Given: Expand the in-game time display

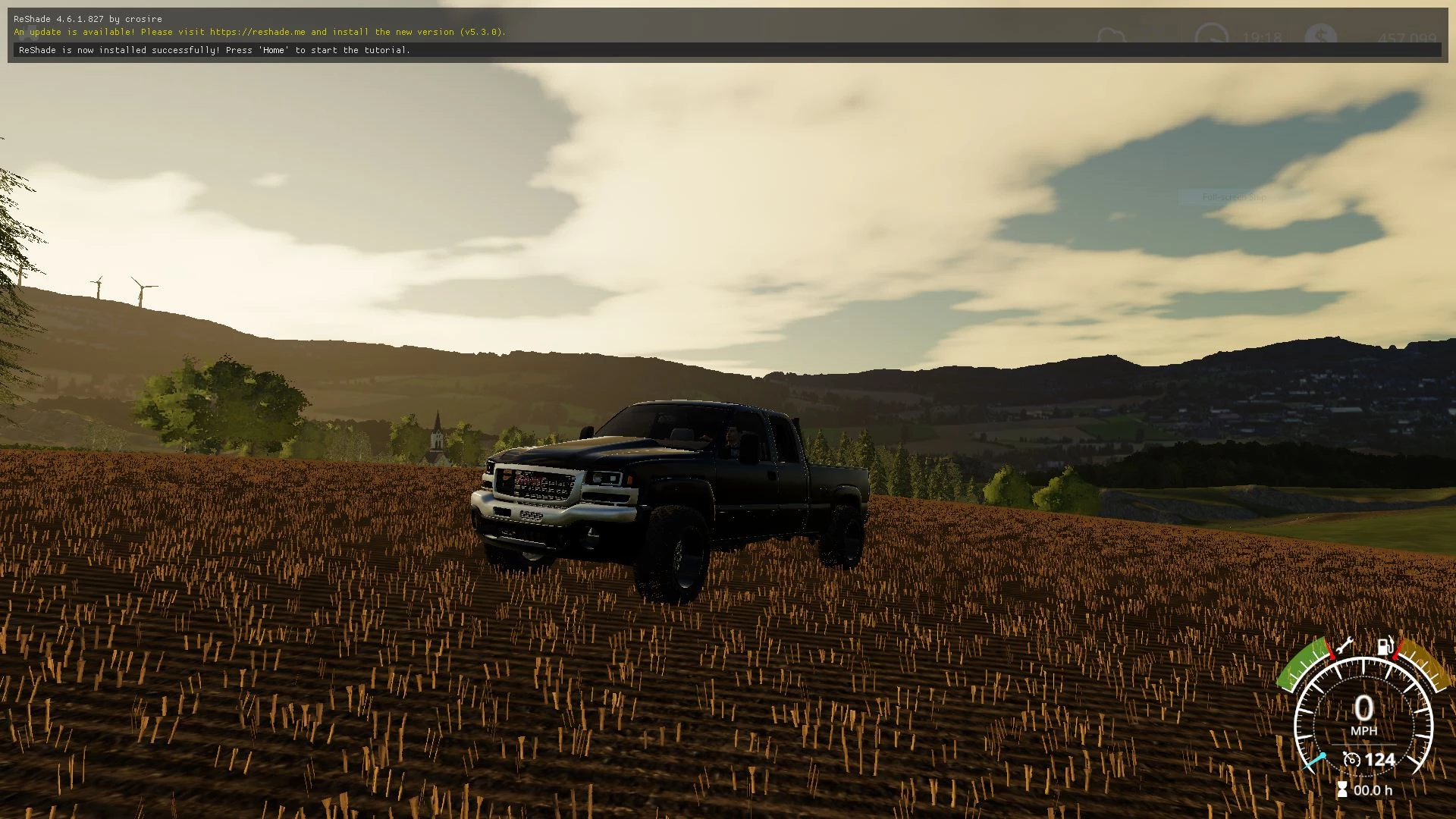Looking at the screenshot, I should pos(1262,36).
